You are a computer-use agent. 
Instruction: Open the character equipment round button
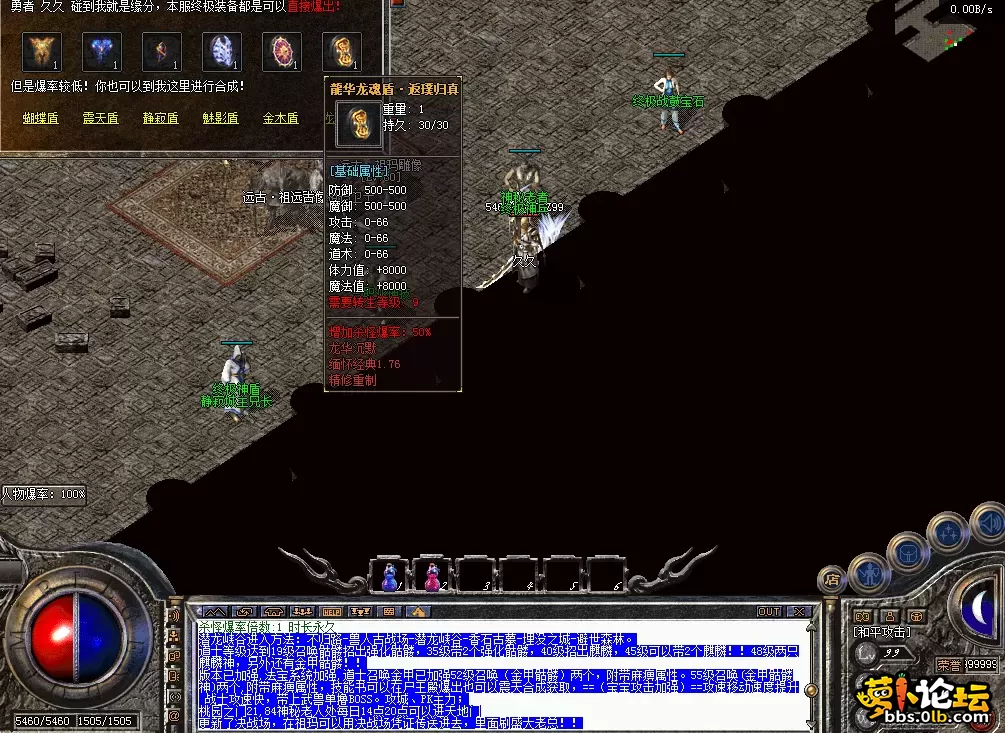868,573
